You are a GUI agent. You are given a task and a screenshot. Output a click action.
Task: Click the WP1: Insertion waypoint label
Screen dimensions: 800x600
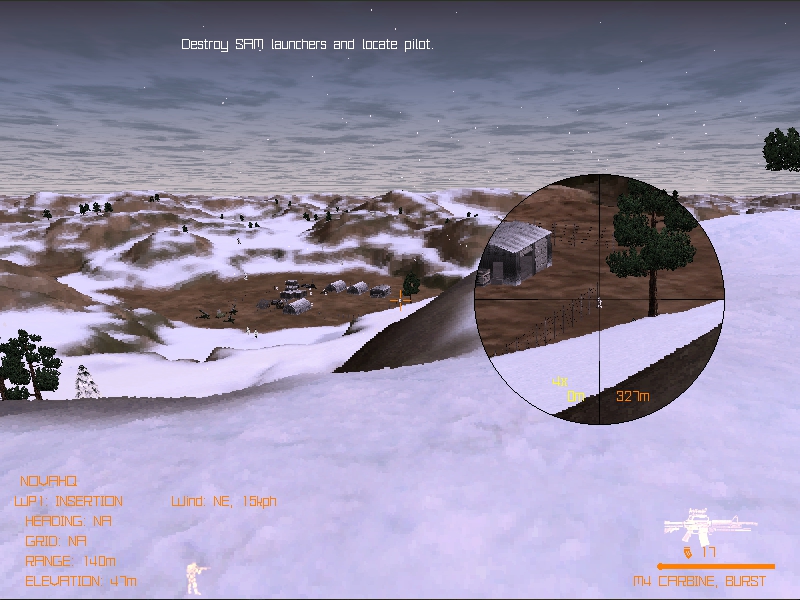point(68,501)
